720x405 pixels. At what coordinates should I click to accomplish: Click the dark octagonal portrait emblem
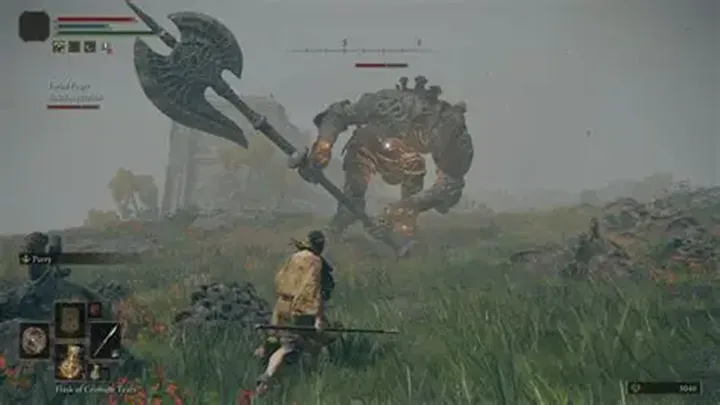pos(34,26)
